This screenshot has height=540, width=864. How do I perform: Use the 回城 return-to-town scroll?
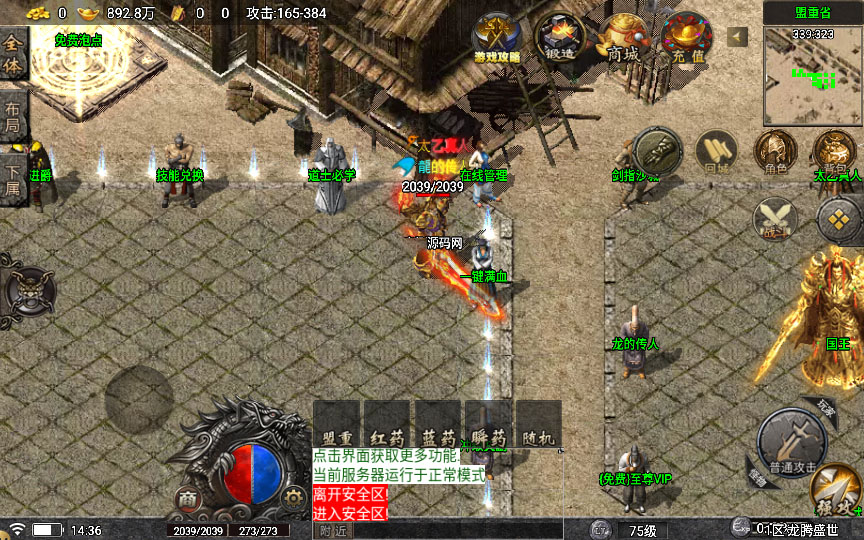click(x=716, y=152)
